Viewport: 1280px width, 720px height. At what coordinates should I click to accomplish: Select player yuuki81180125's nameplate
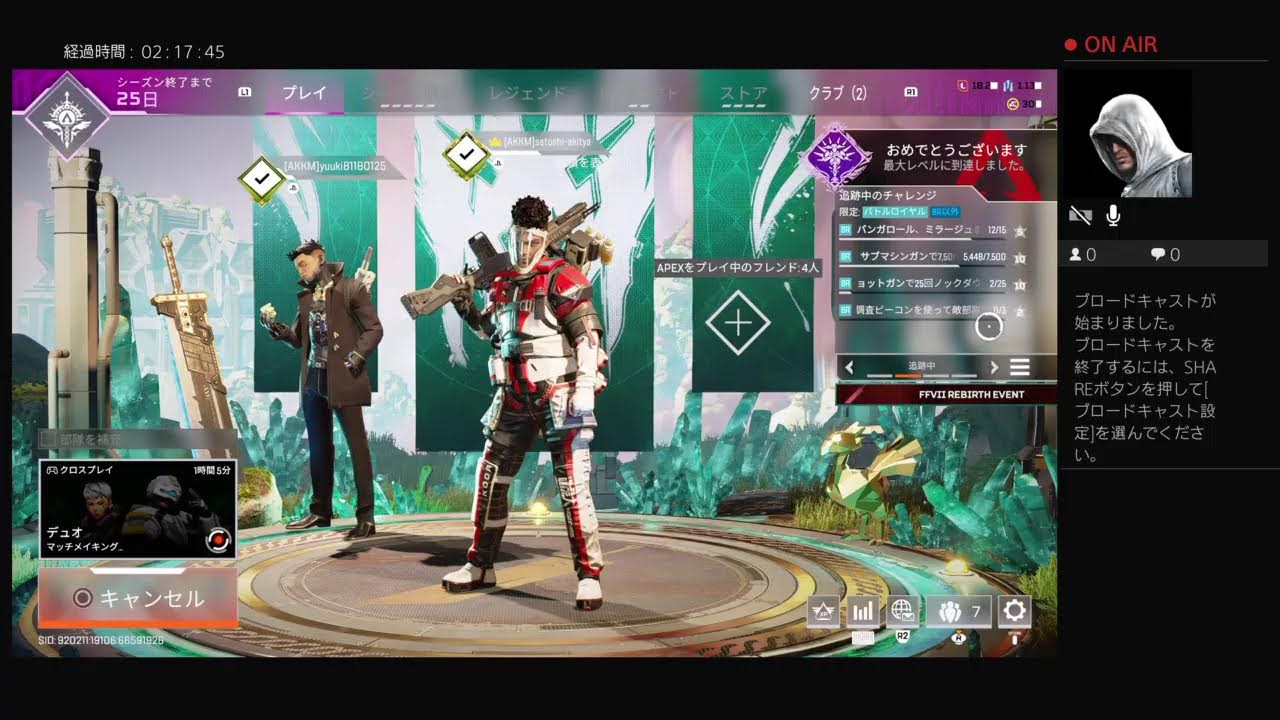334,166
